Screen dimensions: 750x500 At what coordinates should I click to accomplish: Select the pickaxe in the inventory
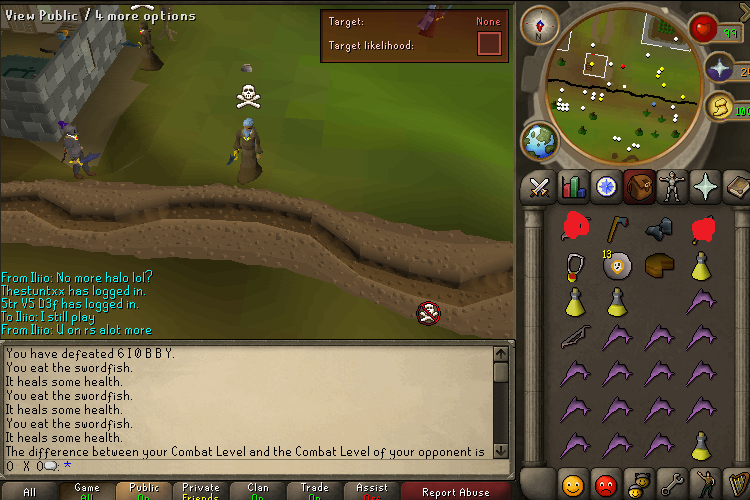[615, 229]
